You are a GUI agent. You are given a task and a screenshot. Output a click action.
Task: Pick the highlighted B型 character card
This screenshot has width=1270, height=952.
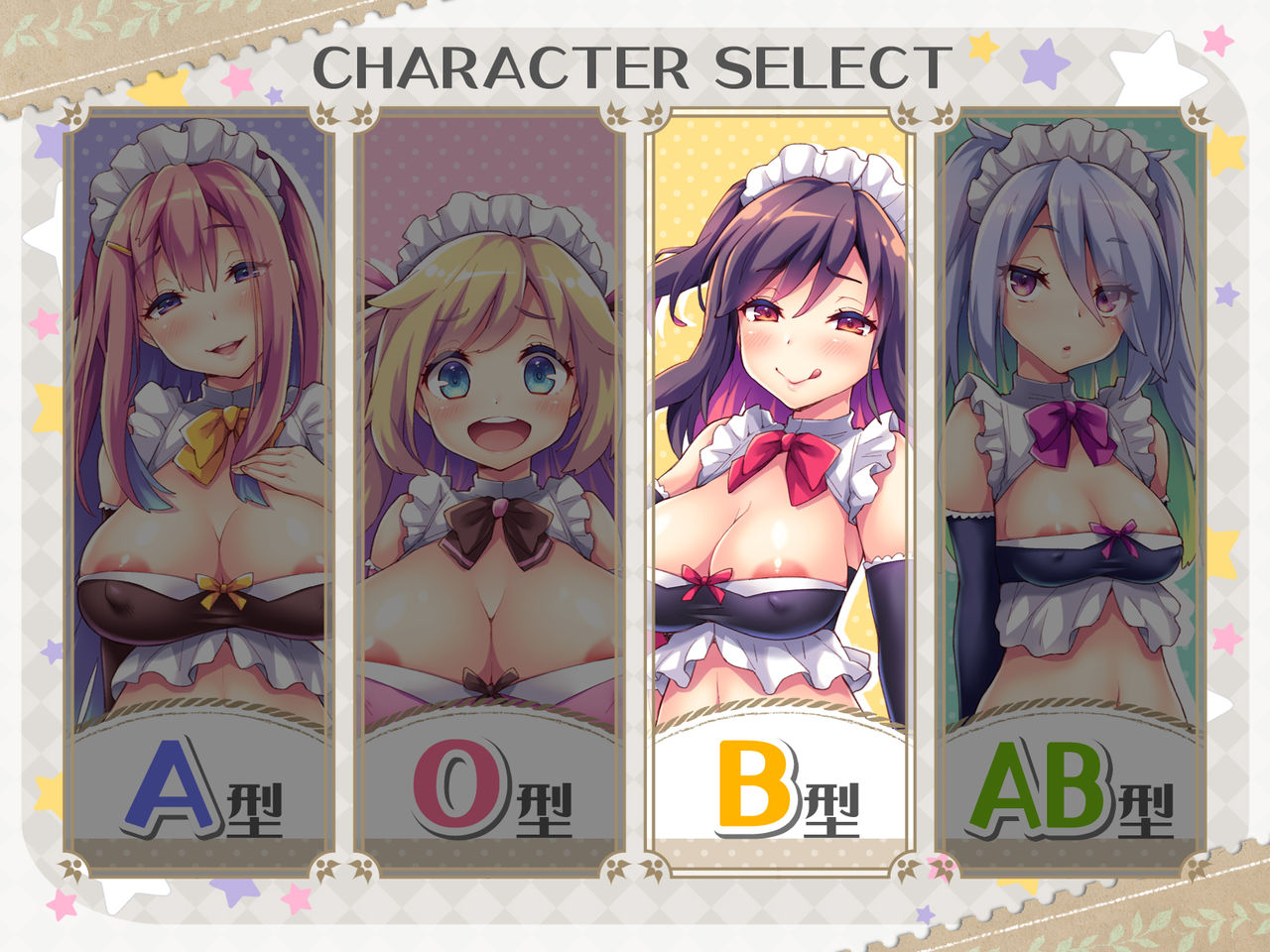tap(780, 491)
